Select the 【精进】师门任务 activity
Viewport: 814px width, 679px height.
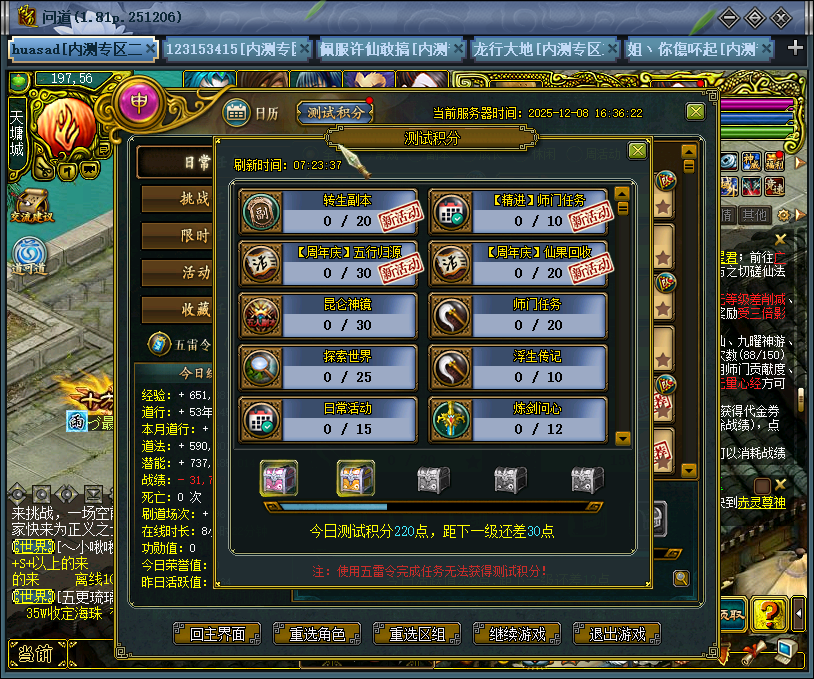click(518, 210)
